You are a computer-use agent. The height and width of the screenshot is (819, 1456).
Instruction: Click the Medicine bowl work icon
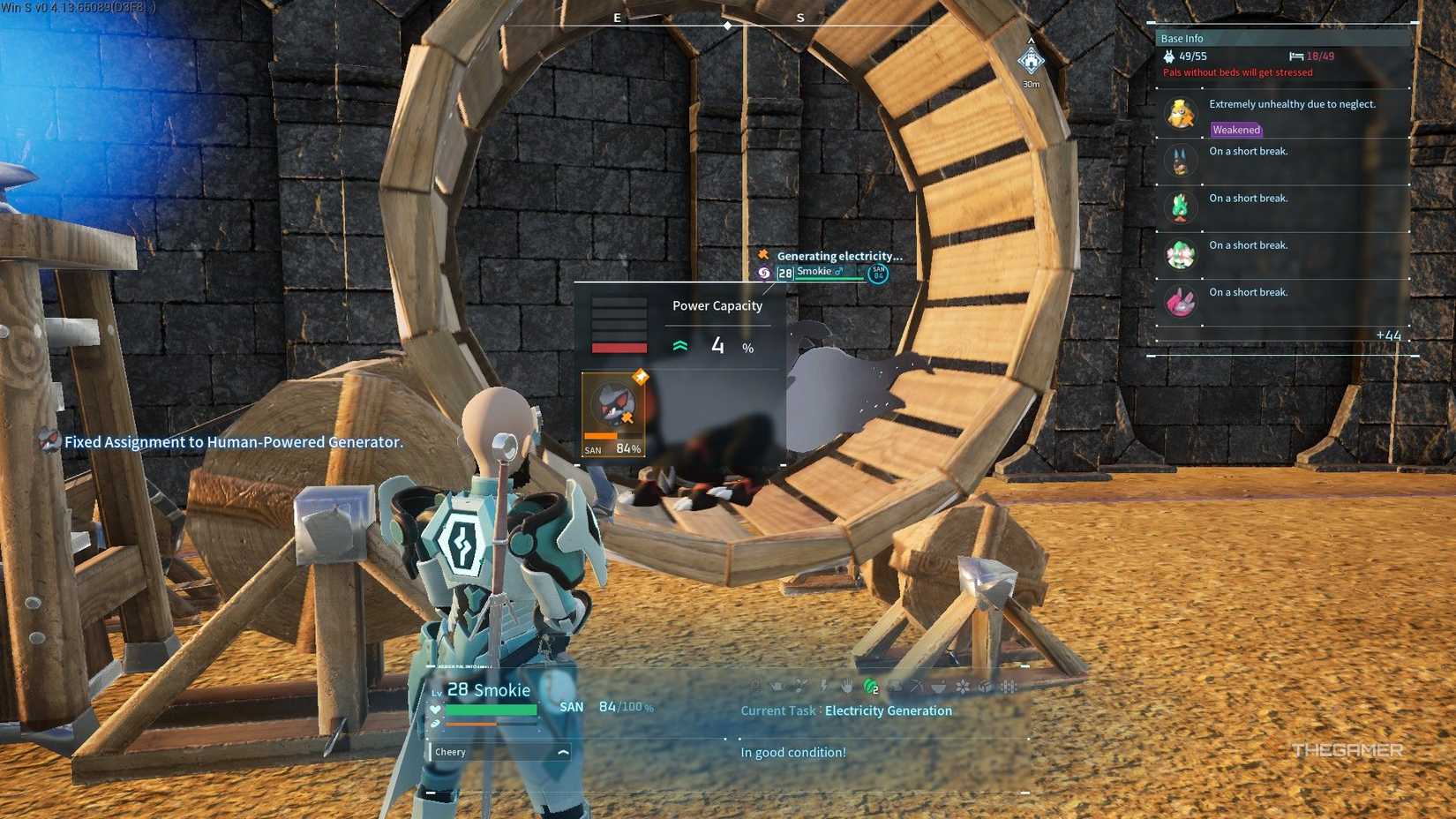click(939, 686)
